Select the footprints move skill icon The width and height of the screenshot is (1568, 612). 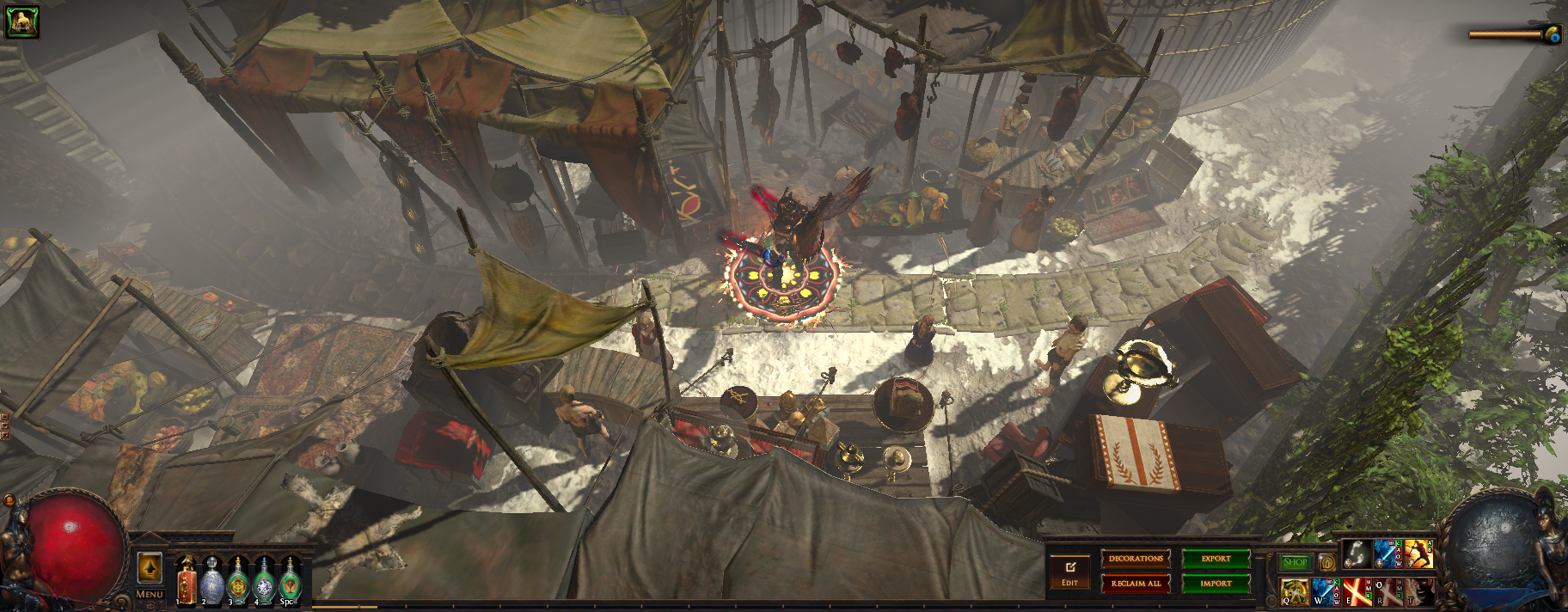[x=1357, y=554]
